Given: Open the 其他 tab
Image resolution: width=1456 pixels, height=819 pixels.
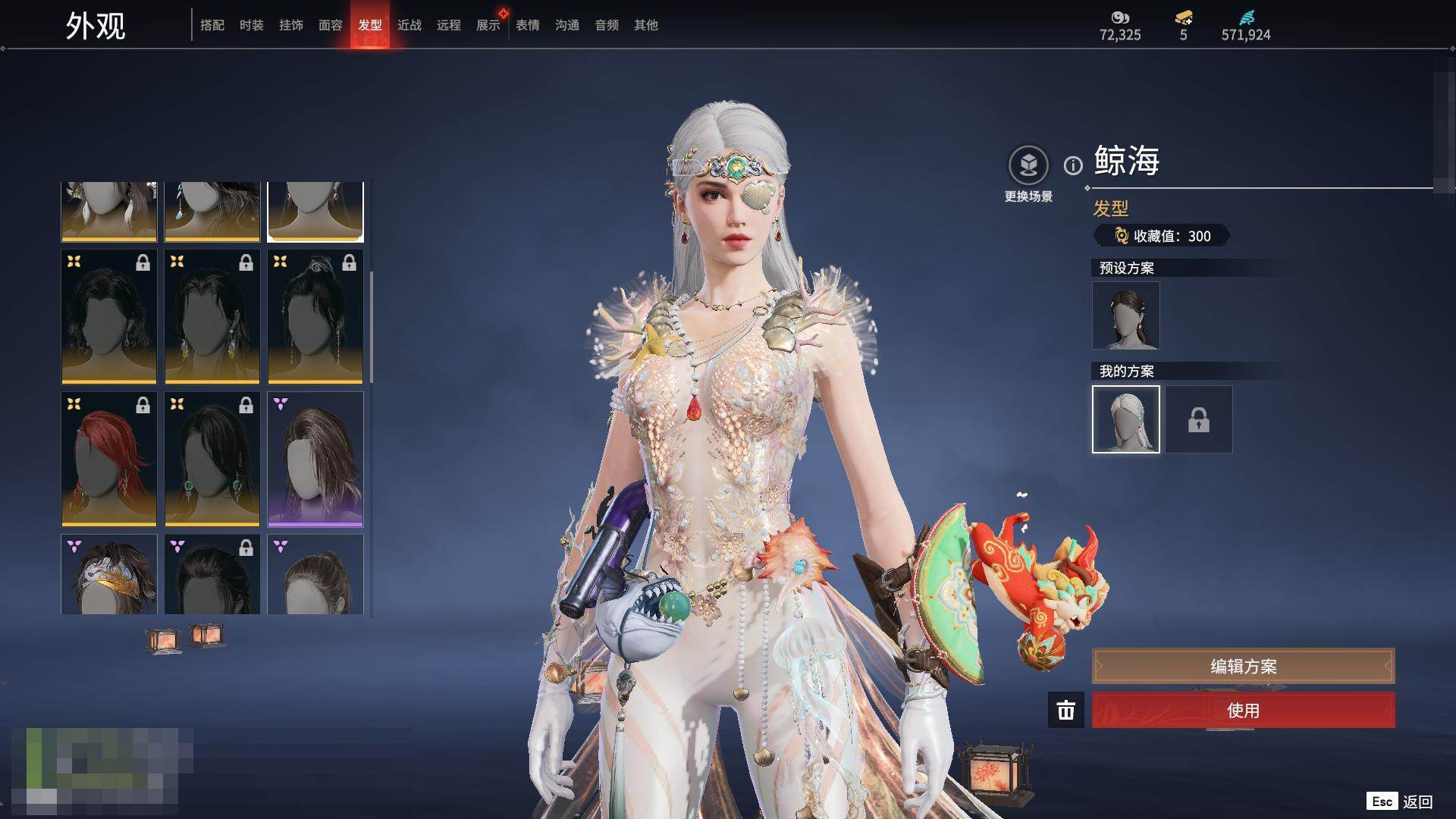Looking at the screenshot, I should pyautogui.click(x=645, y=25).
